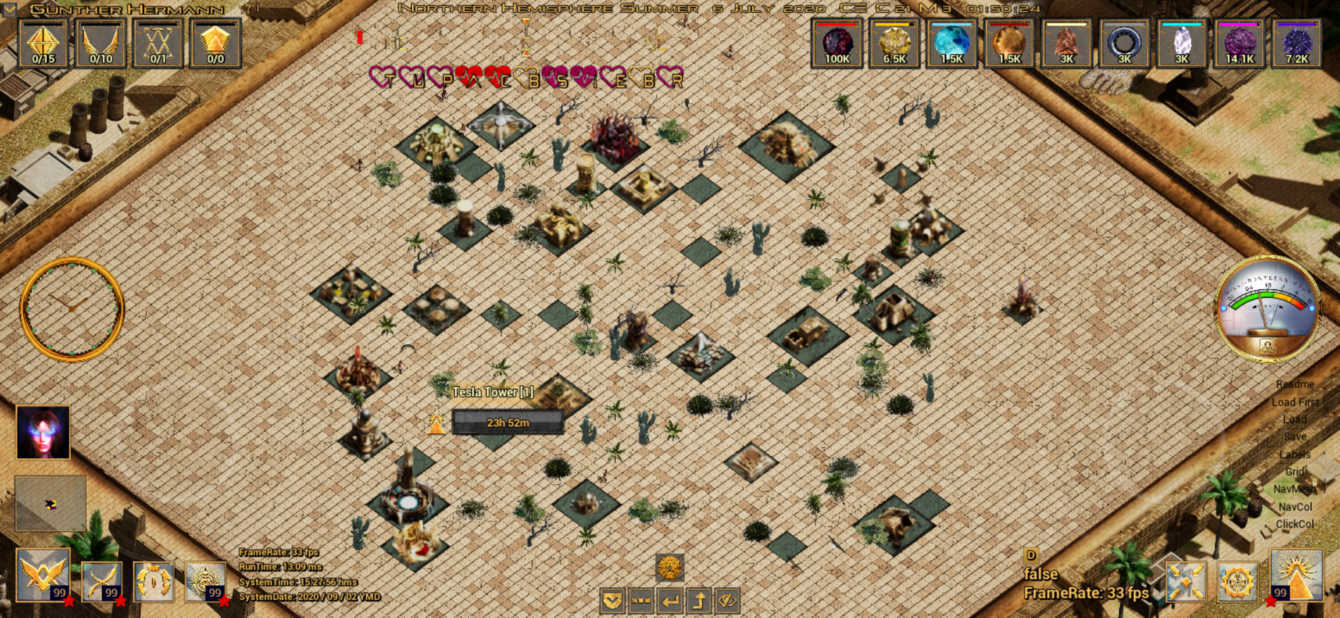Viewport: 1340px width, 618px height.
Task: Select the crossed golden swords button
Action: pyautogui.click(x=102, y=580)
